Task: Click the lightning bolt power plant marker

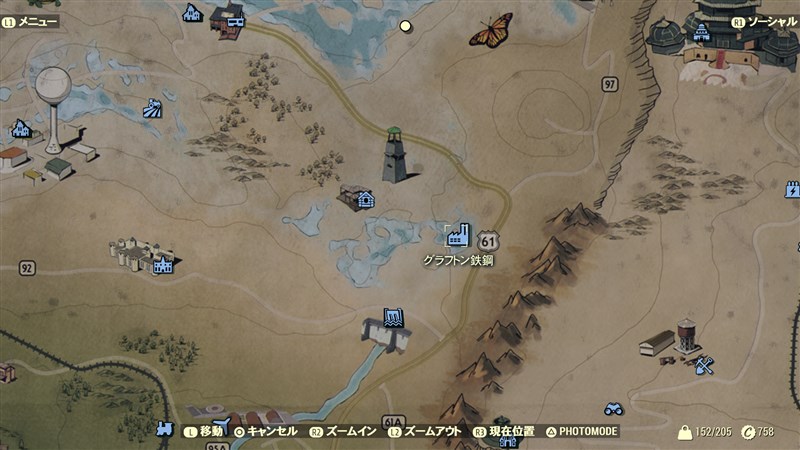Action: 792,189
